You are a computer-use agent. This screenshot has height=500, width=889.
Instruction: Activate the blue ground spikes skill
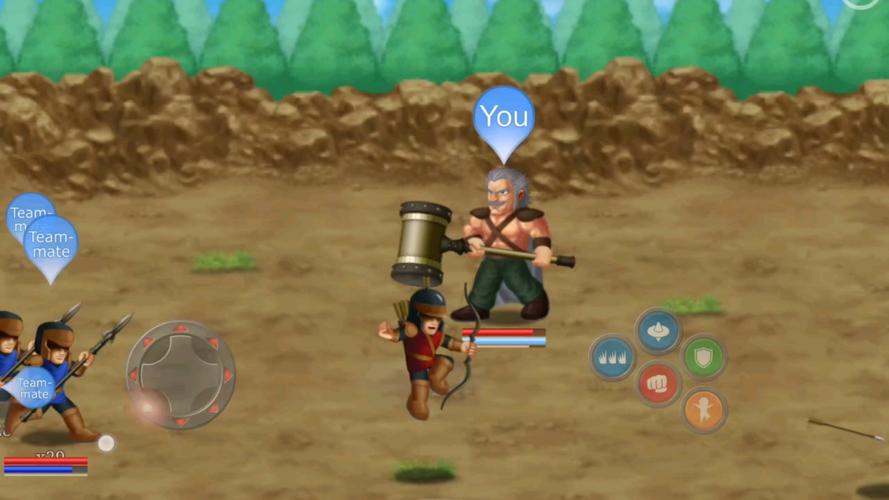click(x=612, y=357)
